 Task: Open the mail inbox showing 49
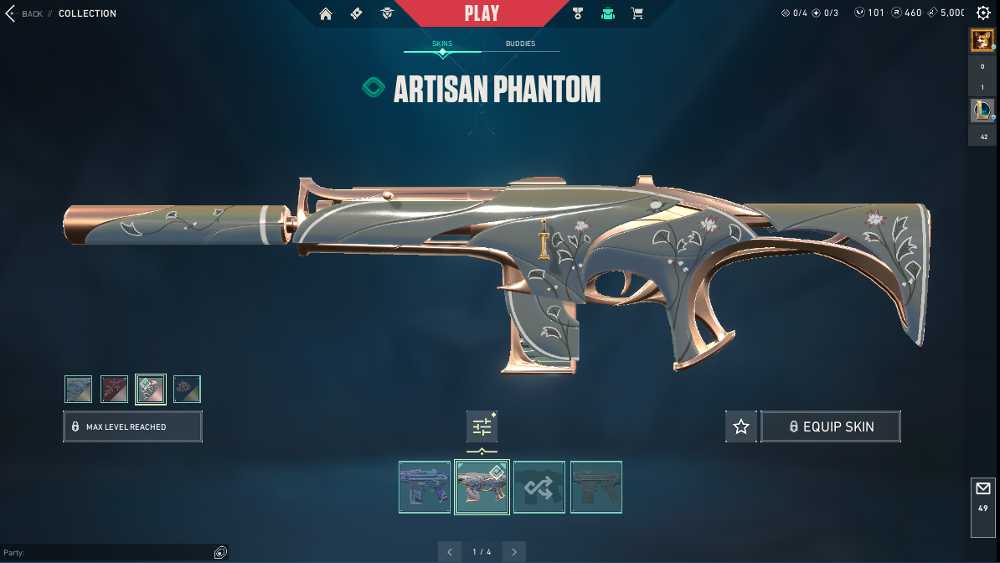click(982, 496)
